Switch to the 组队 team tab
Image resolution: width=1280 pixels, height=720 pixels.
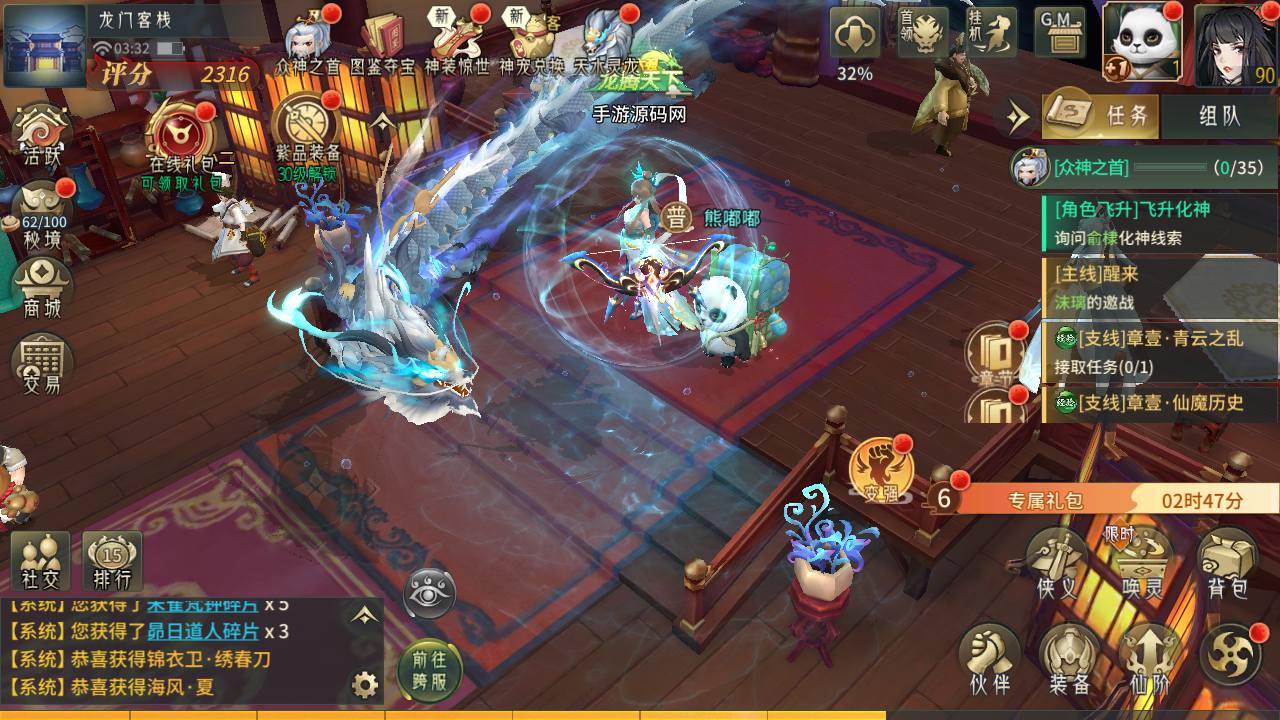[1218, 115]
